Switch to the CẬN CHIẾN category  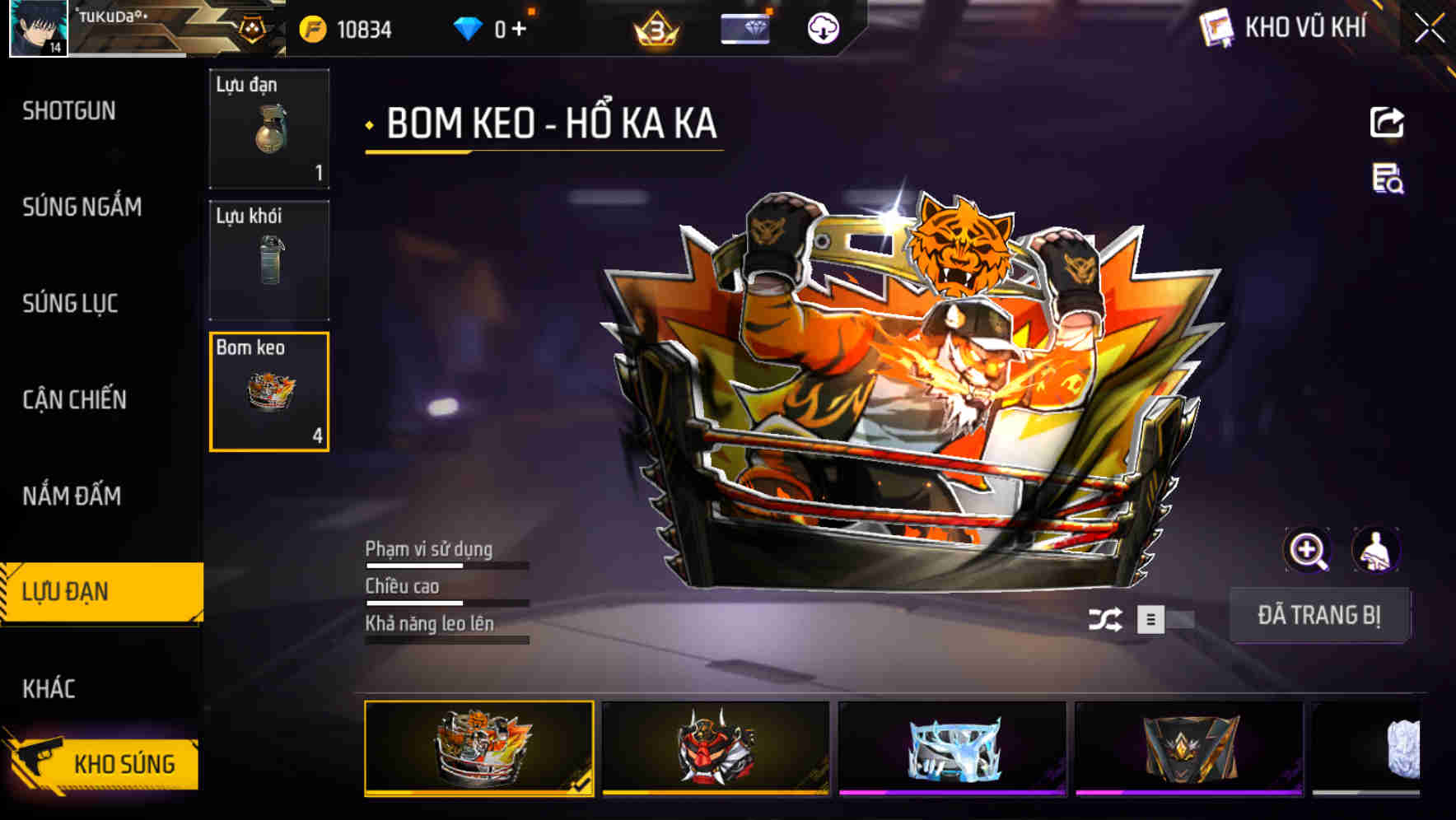(72, 400)
